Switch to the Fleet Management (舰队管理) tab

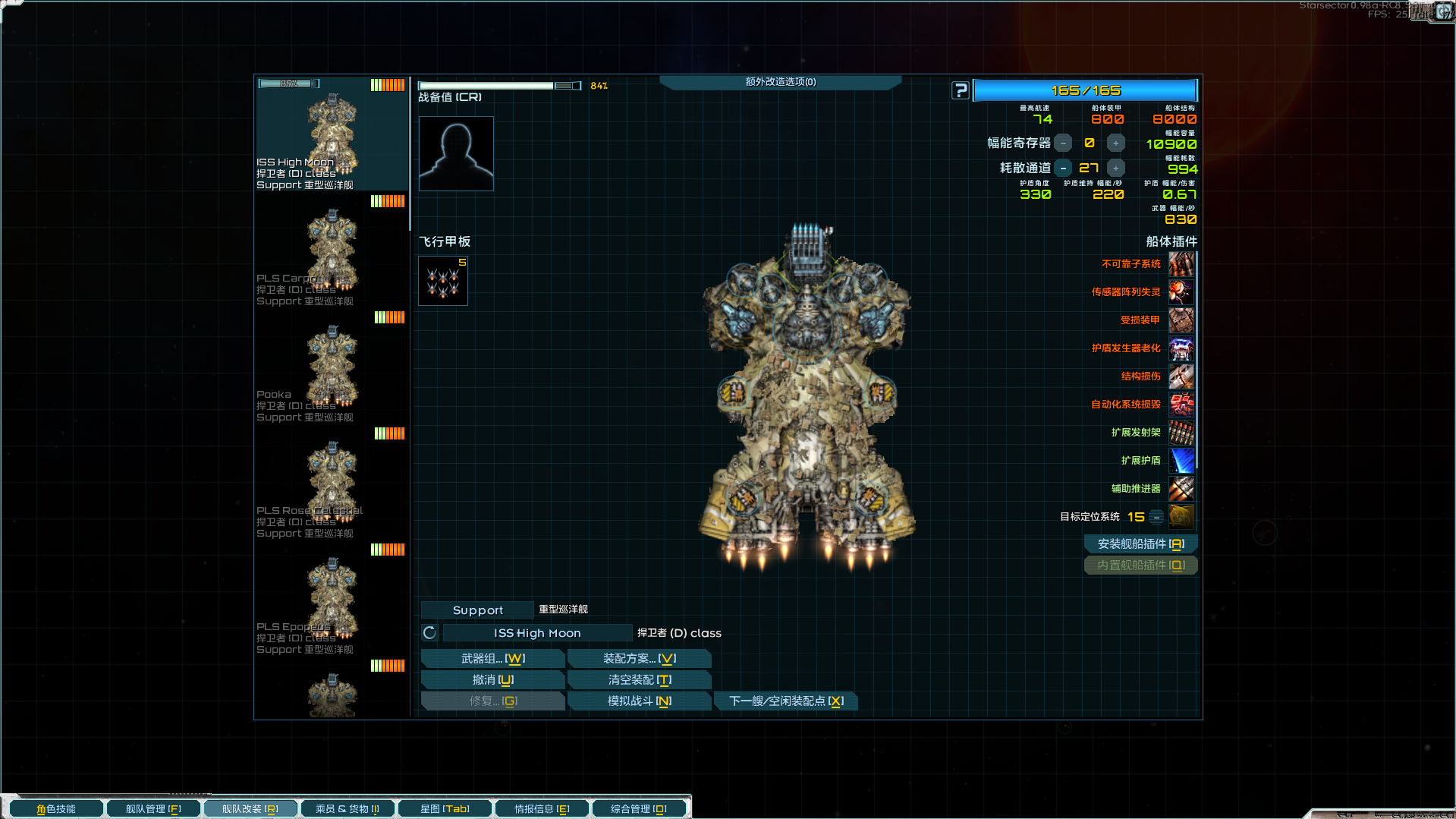[153, 809]
